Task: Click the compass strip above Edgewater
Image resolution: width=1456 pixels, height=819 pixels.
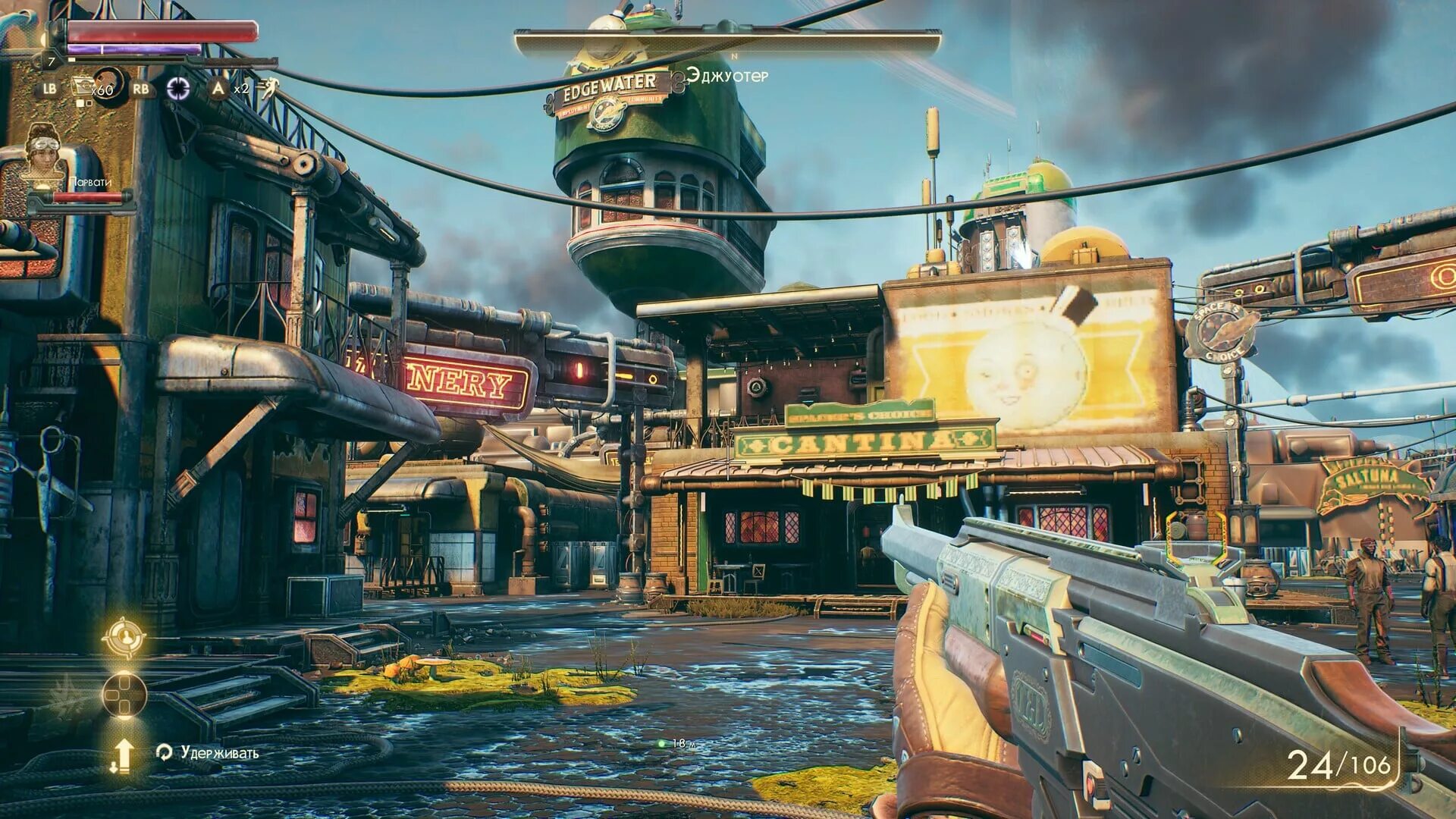Action: pos(727,42)
